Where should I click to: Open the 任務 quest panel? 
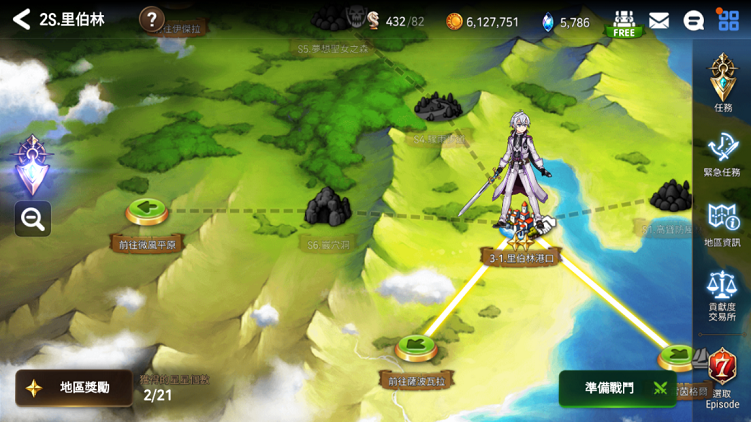(722, 82)
